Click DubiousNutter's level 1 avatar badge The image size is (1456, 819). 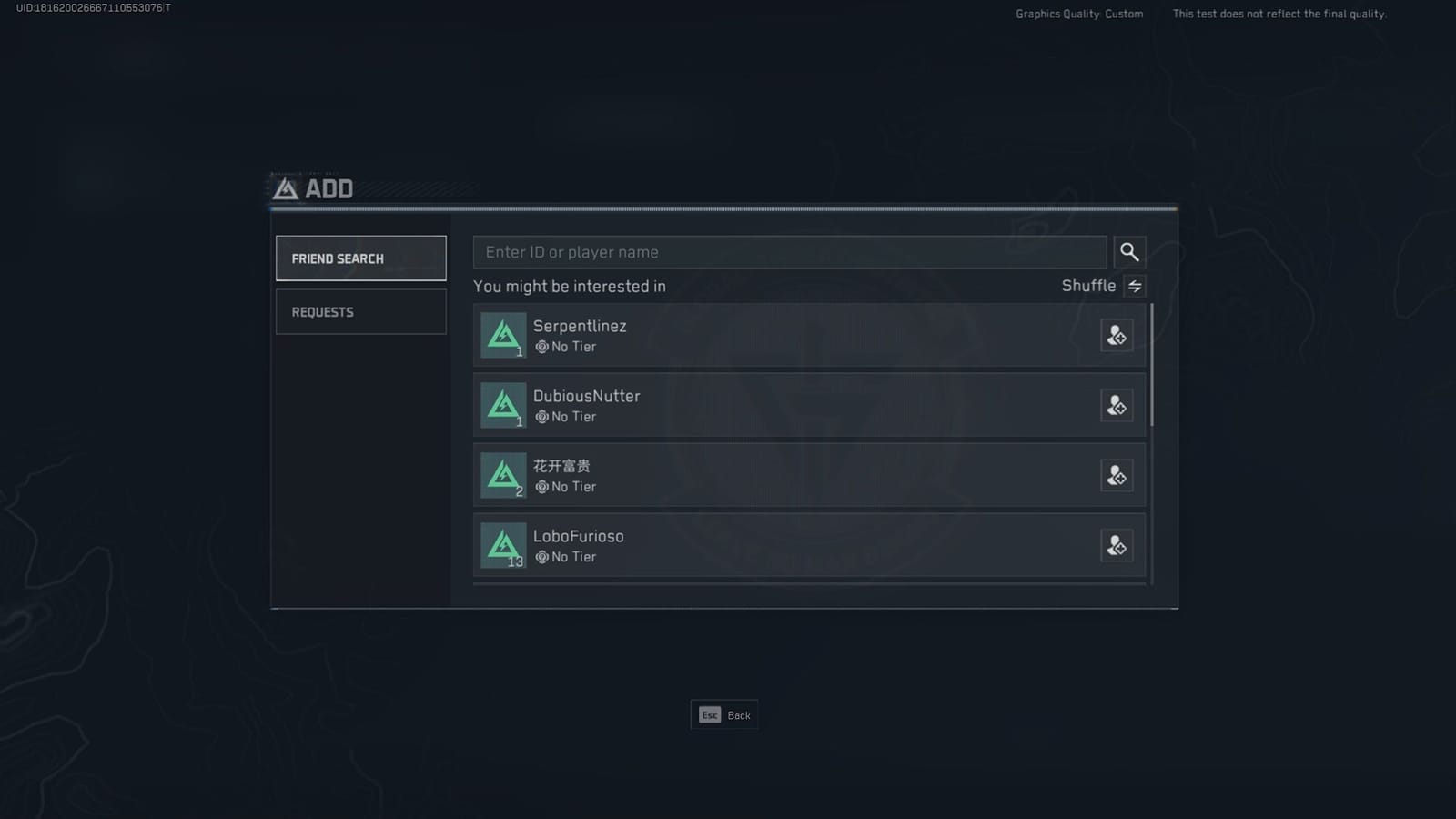point(502,405)
